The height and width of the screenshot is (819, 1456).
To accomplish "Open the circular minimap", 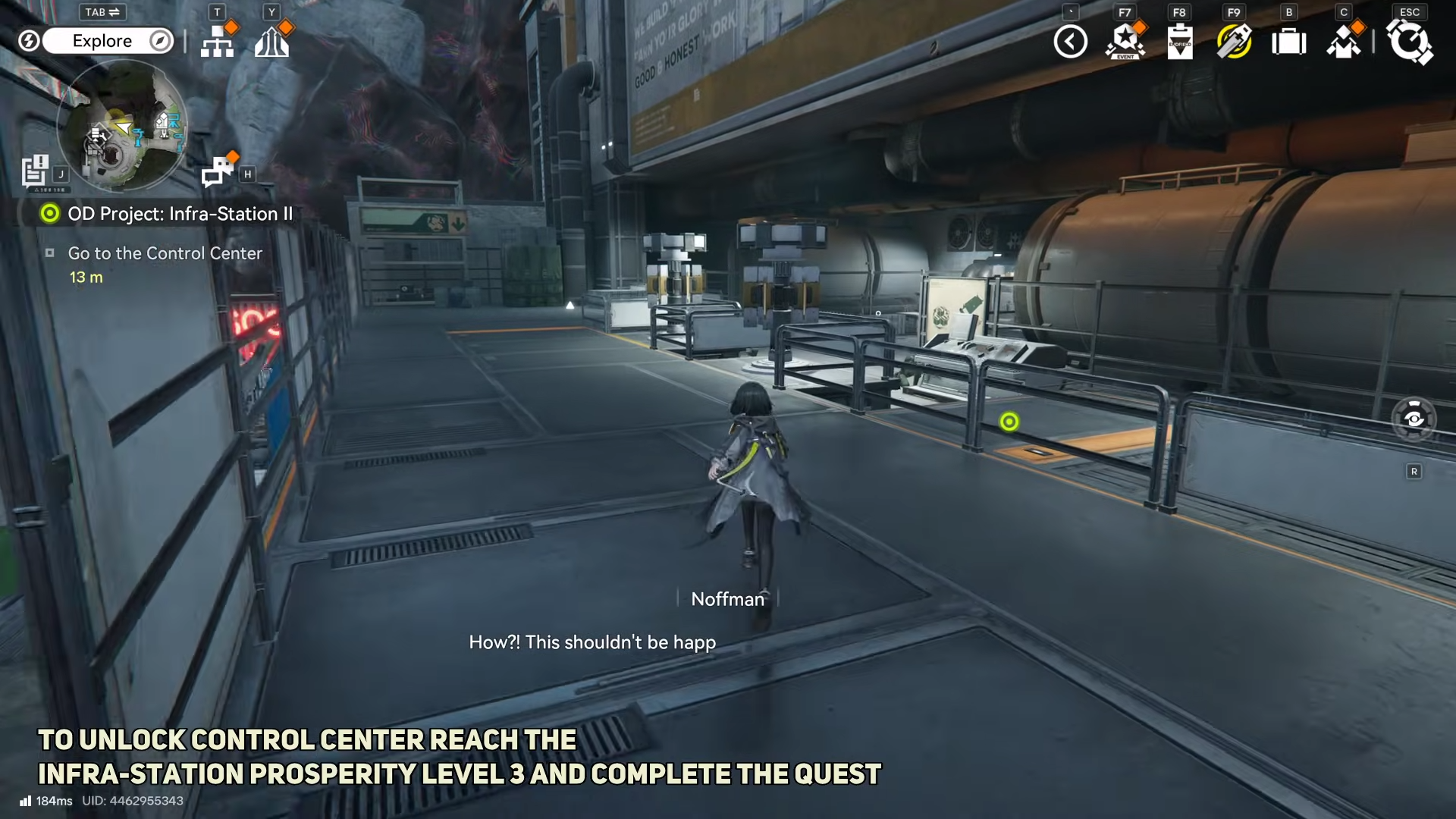I will [x=122, y=125].
